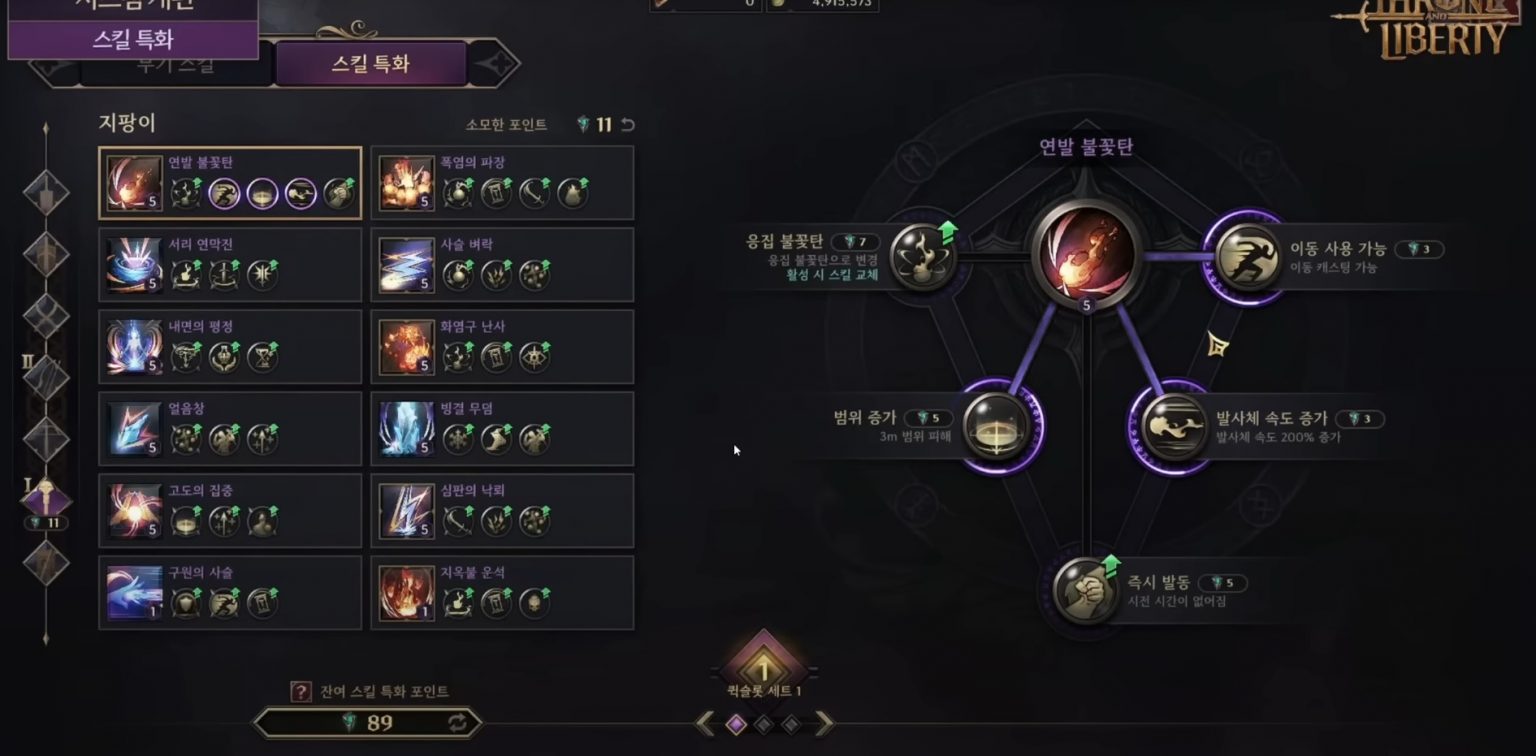Select the 지옥불 운석 skill icon

406,593
